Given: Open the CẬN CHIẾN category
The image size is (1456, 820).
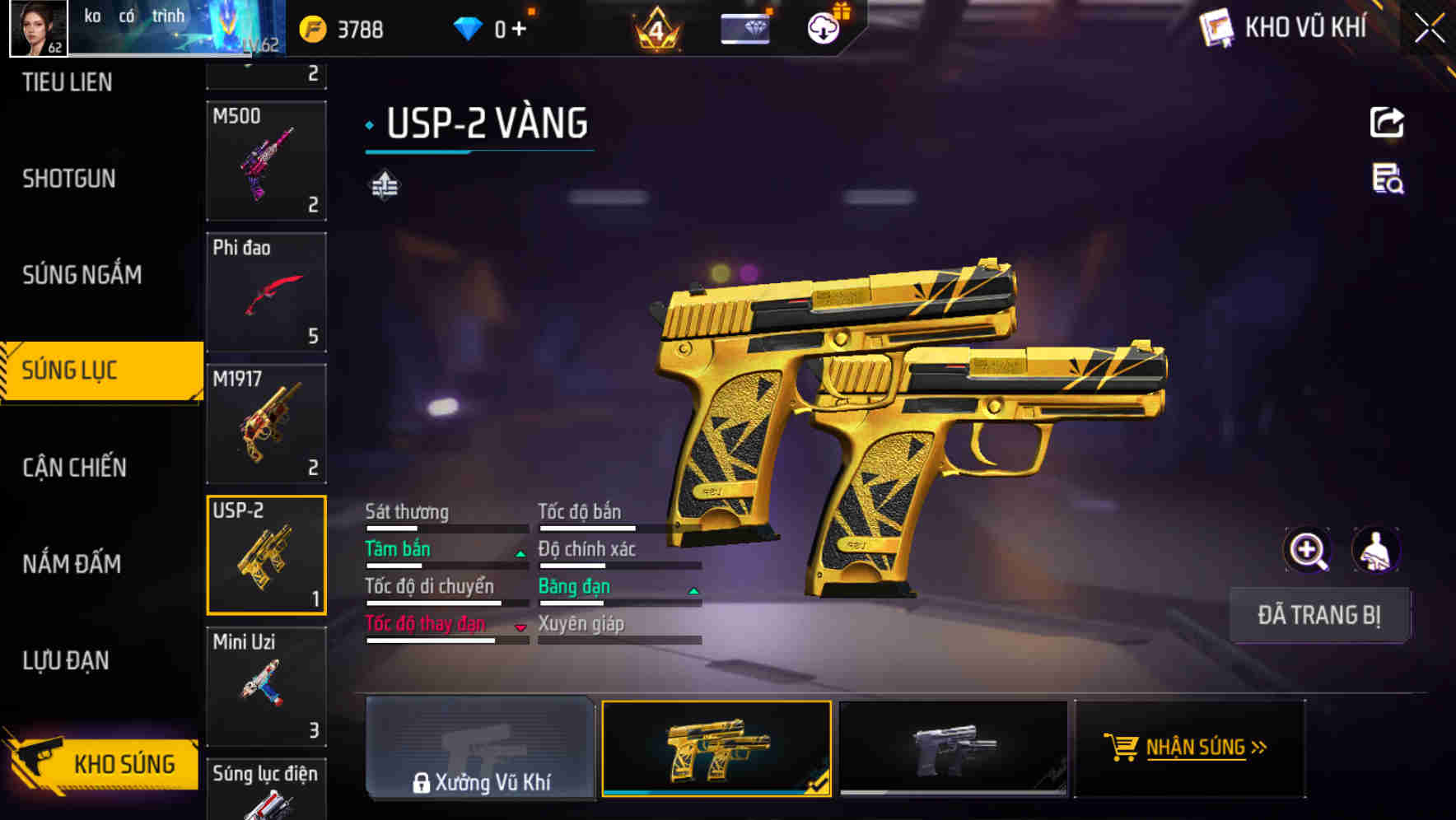Looking at the screenshot, I should tap(74, 466).
